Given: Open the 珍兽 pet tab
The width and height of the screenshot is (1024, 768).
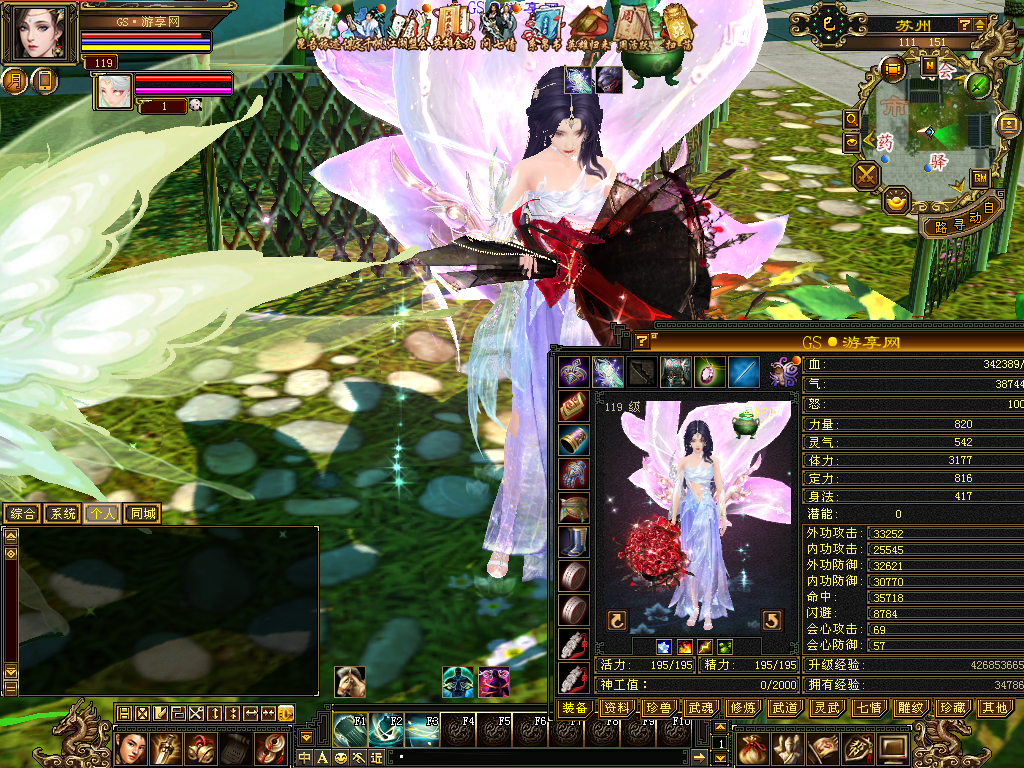Looking at the screenshot, I should (659, 707).
